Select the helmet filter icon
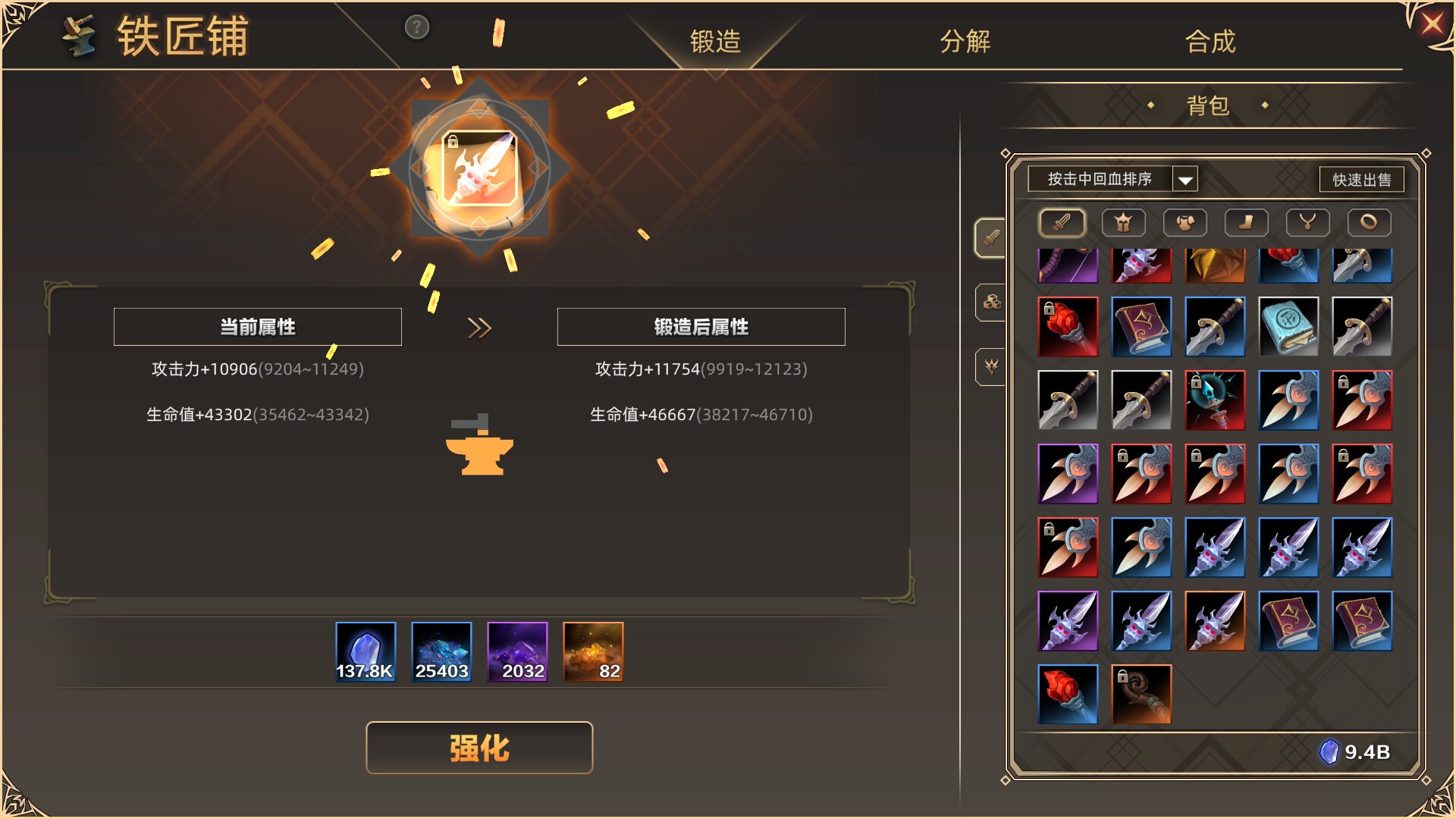1456x819 pixels. [x=1123, y=222]
